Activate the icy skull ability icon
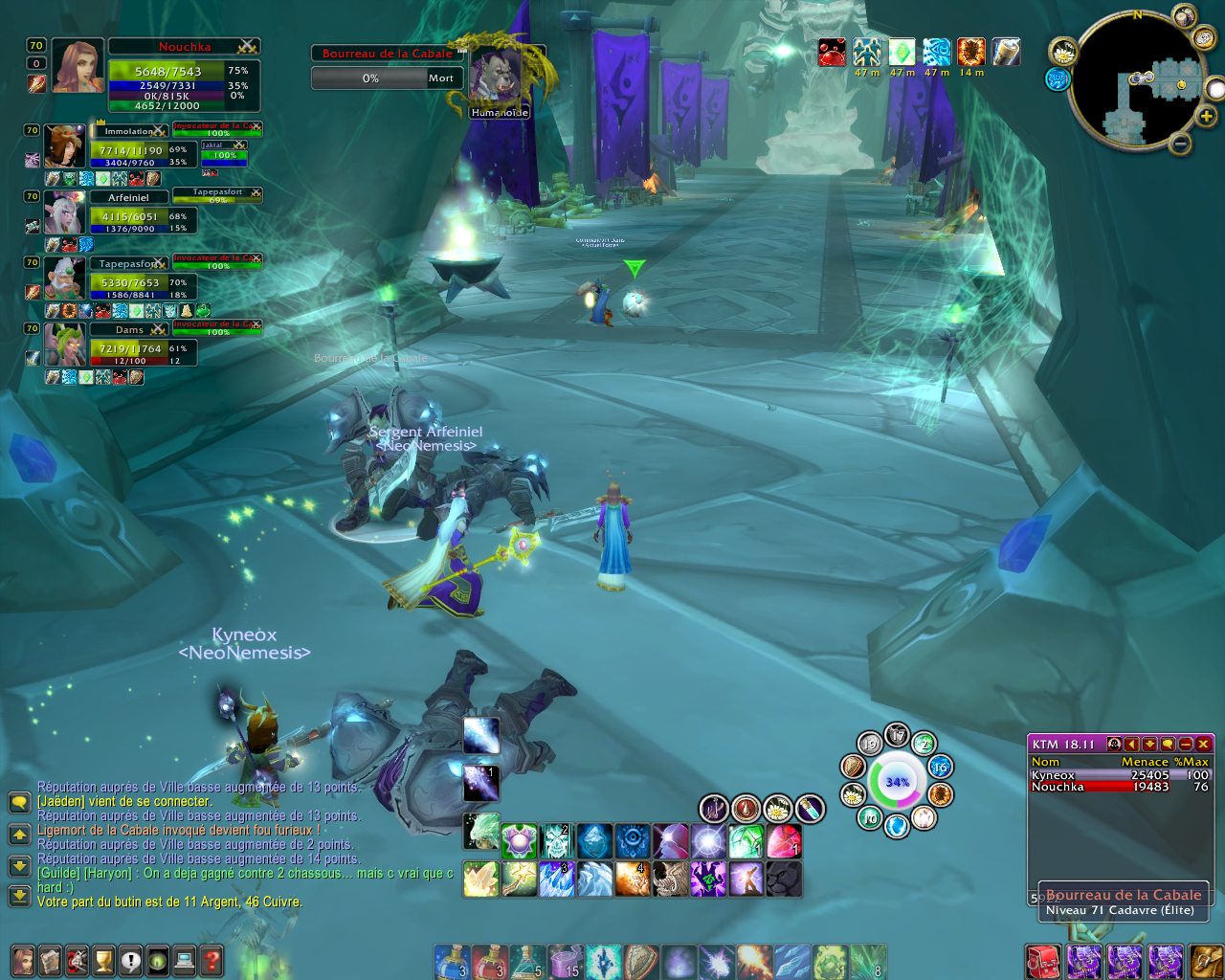 pos(556,841)
